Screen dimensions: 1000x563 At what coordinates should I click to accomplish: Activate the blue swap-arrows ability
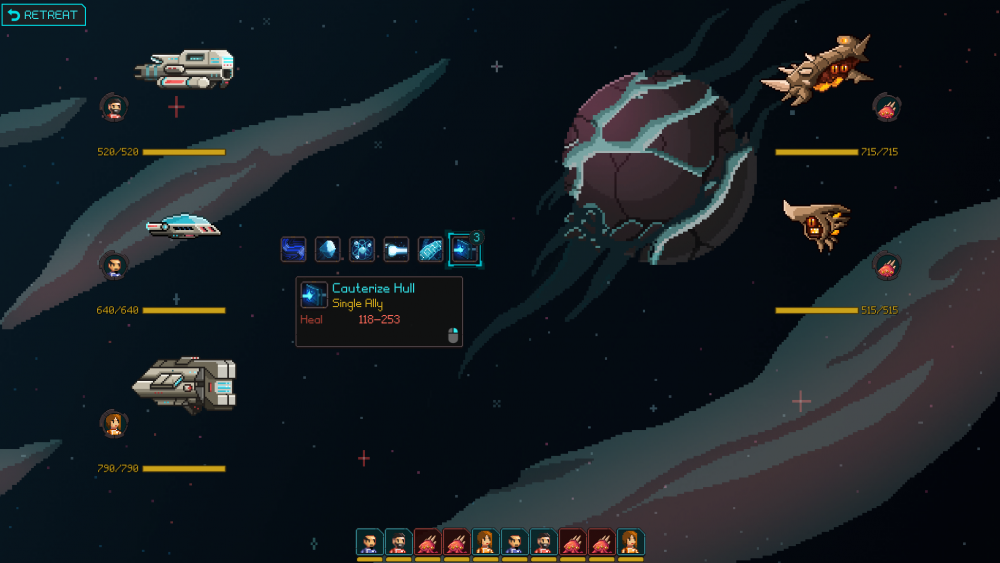coord(294,249)
